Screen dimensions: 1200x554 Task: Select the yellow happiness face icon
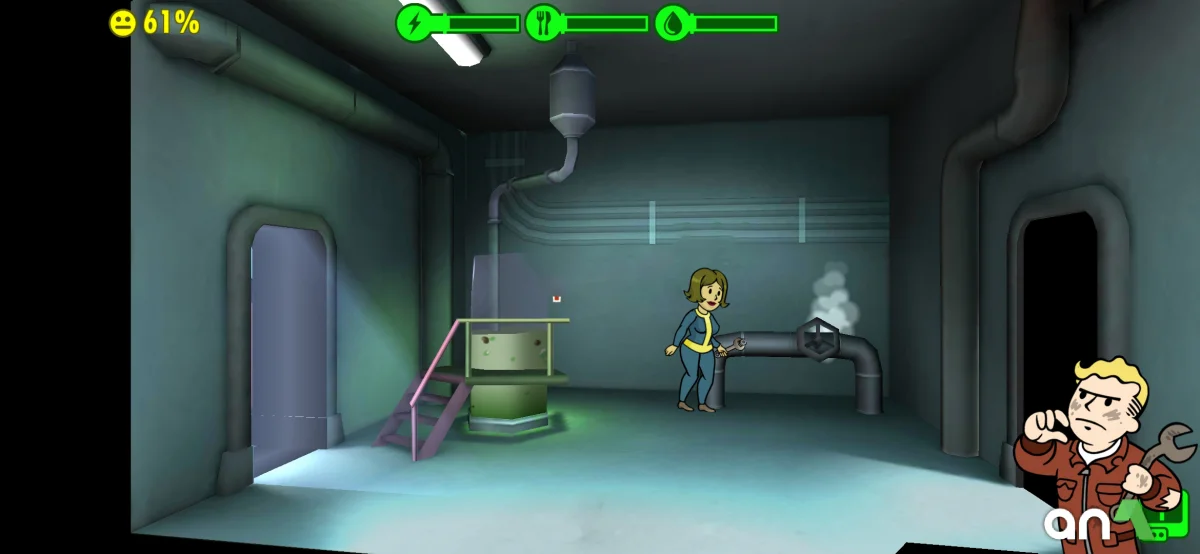click(x=122, y=23)
